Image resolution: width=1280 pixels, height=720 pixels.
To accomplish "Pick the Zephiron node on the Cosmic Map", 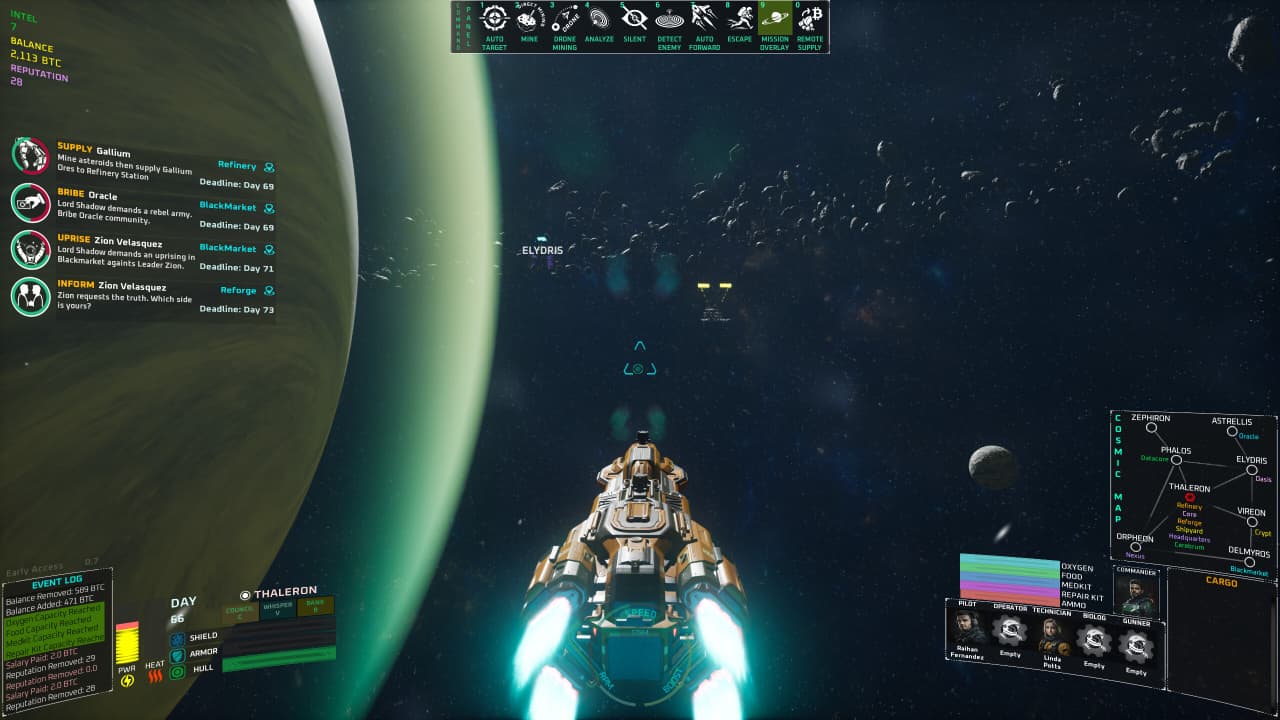I will coord(1151,428).
